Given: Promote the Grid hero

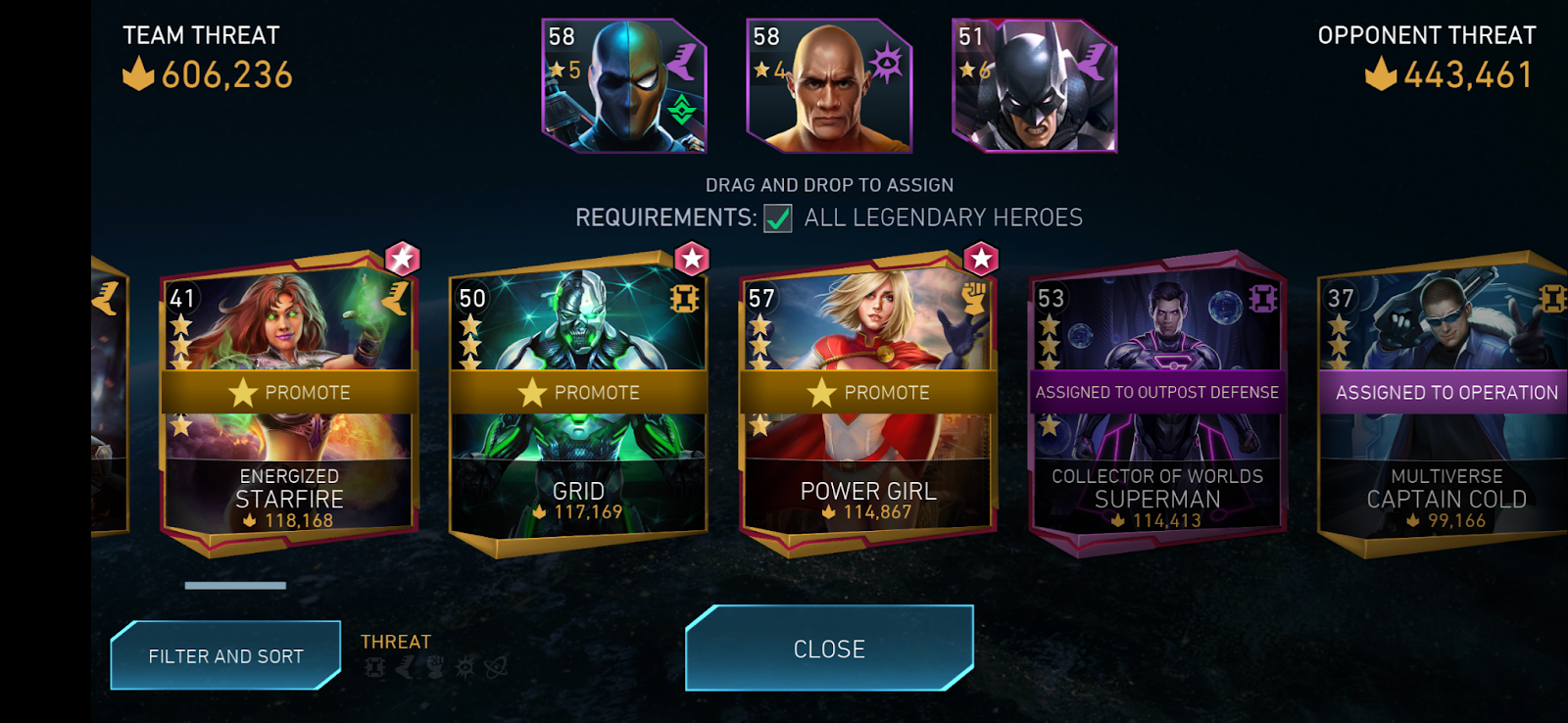Looking at the screenshot, I should (x=579, y=392).
